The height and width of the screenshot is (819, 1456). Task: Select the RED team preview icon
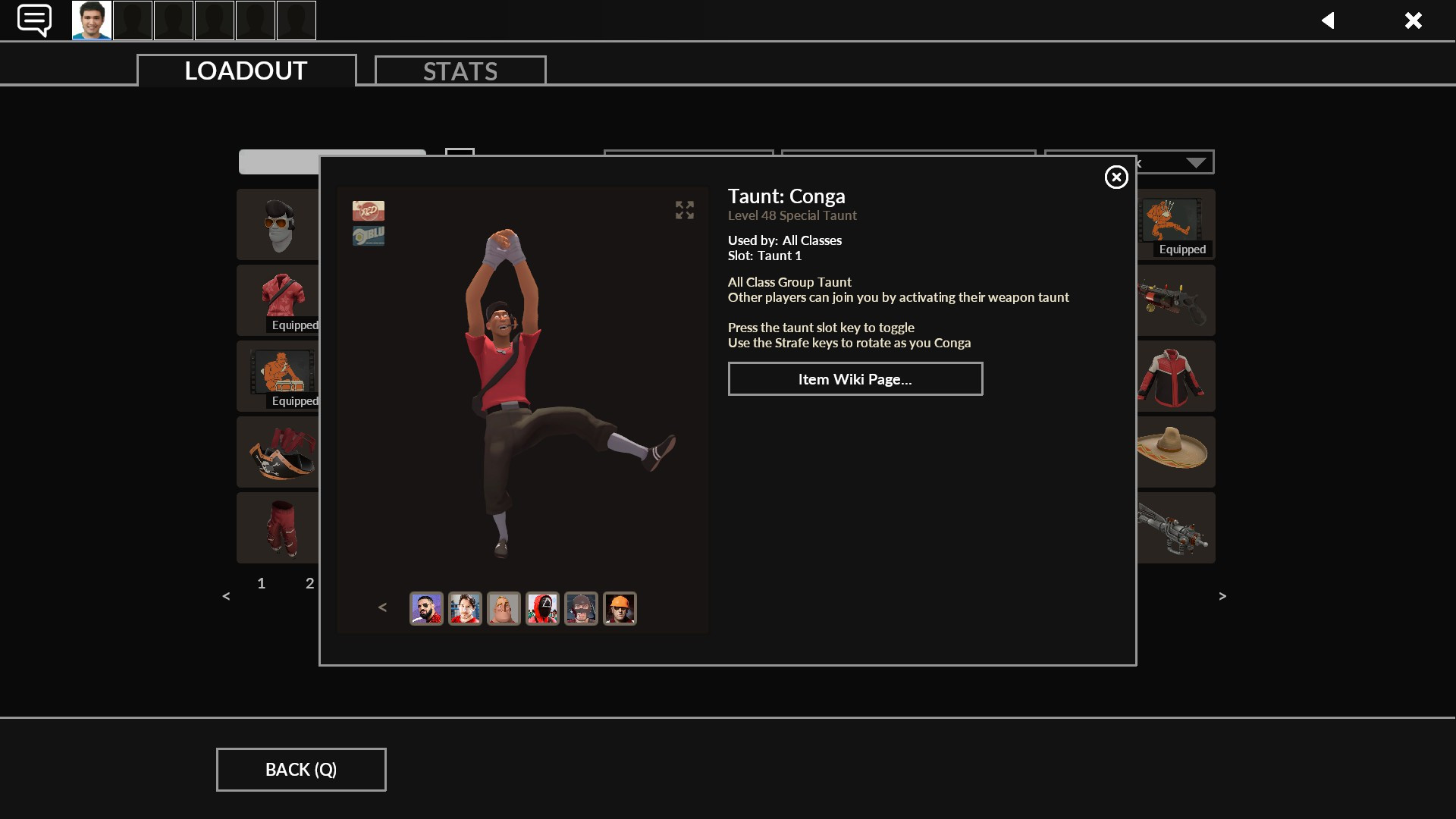click(x=368, y=211)
